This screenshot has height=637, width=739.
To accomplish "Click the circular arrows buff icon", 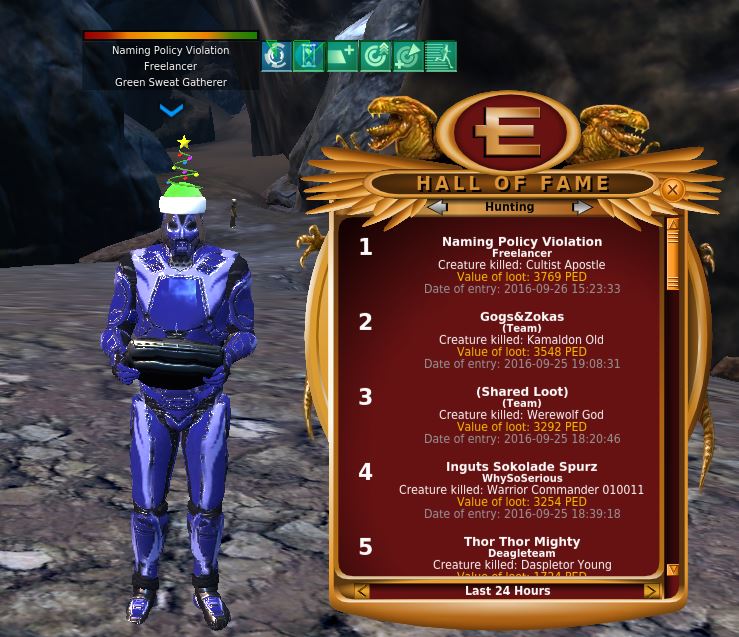I will pyautogui.click(x=276, y=56).
